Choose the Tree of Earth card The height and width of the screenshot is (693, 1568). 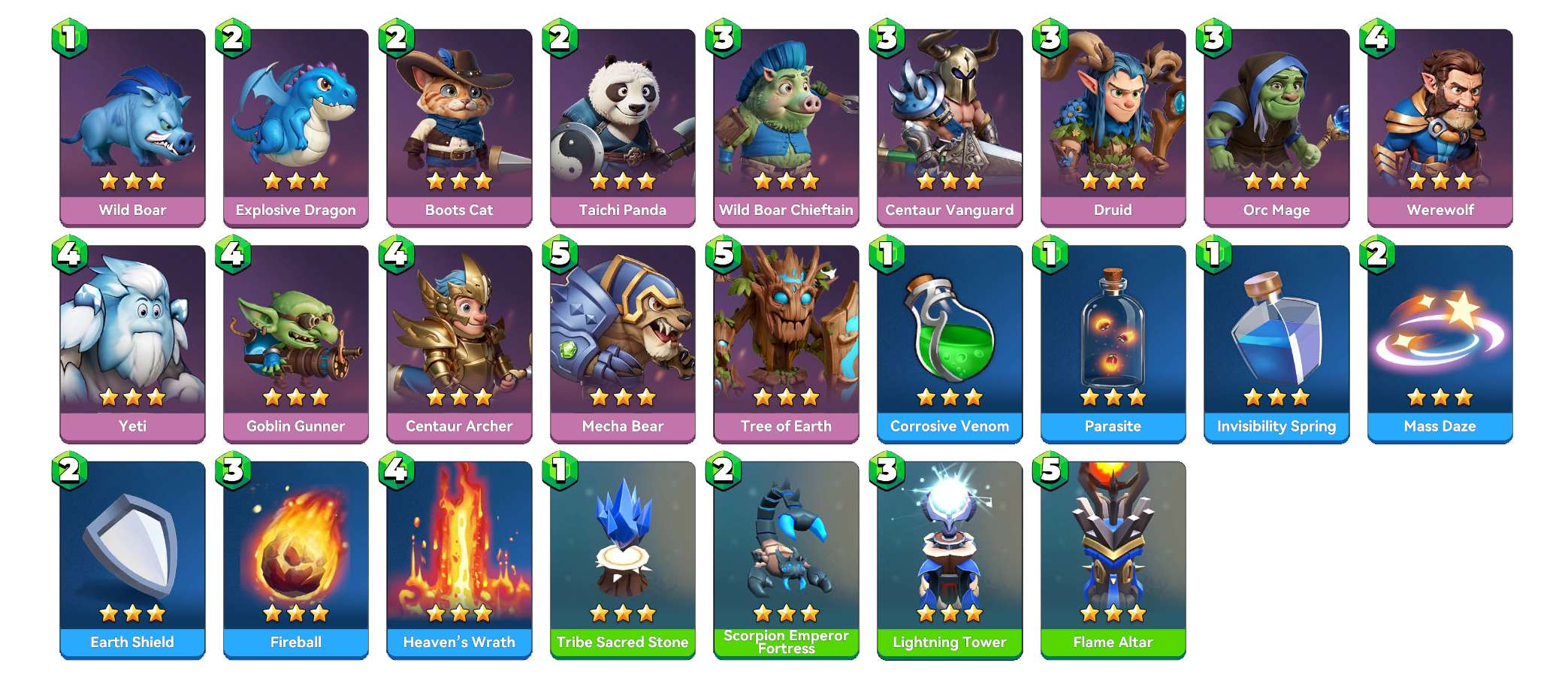tap(786, 343)
